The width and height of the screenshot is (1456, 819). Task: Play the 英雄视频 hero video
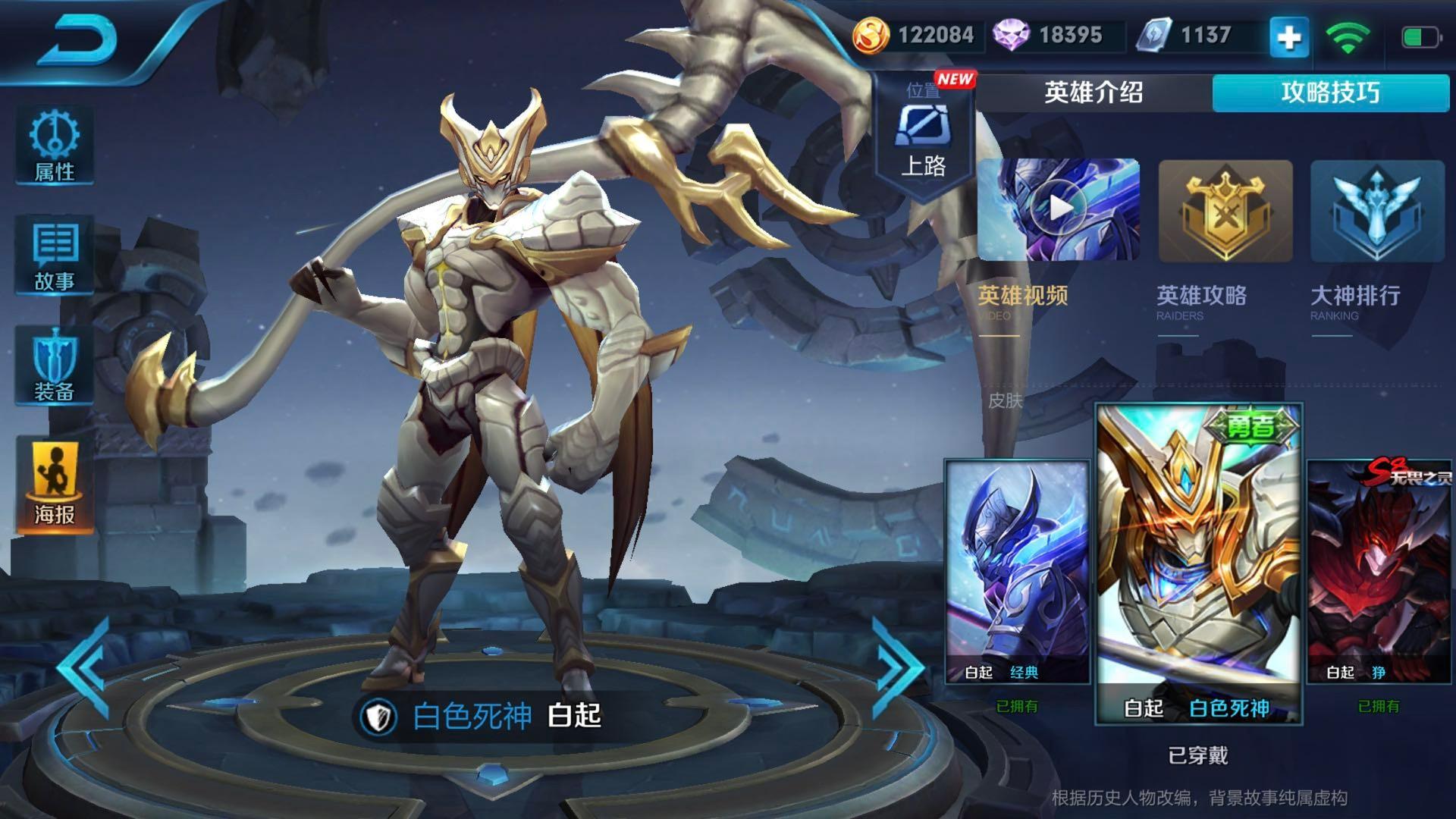1059,210
